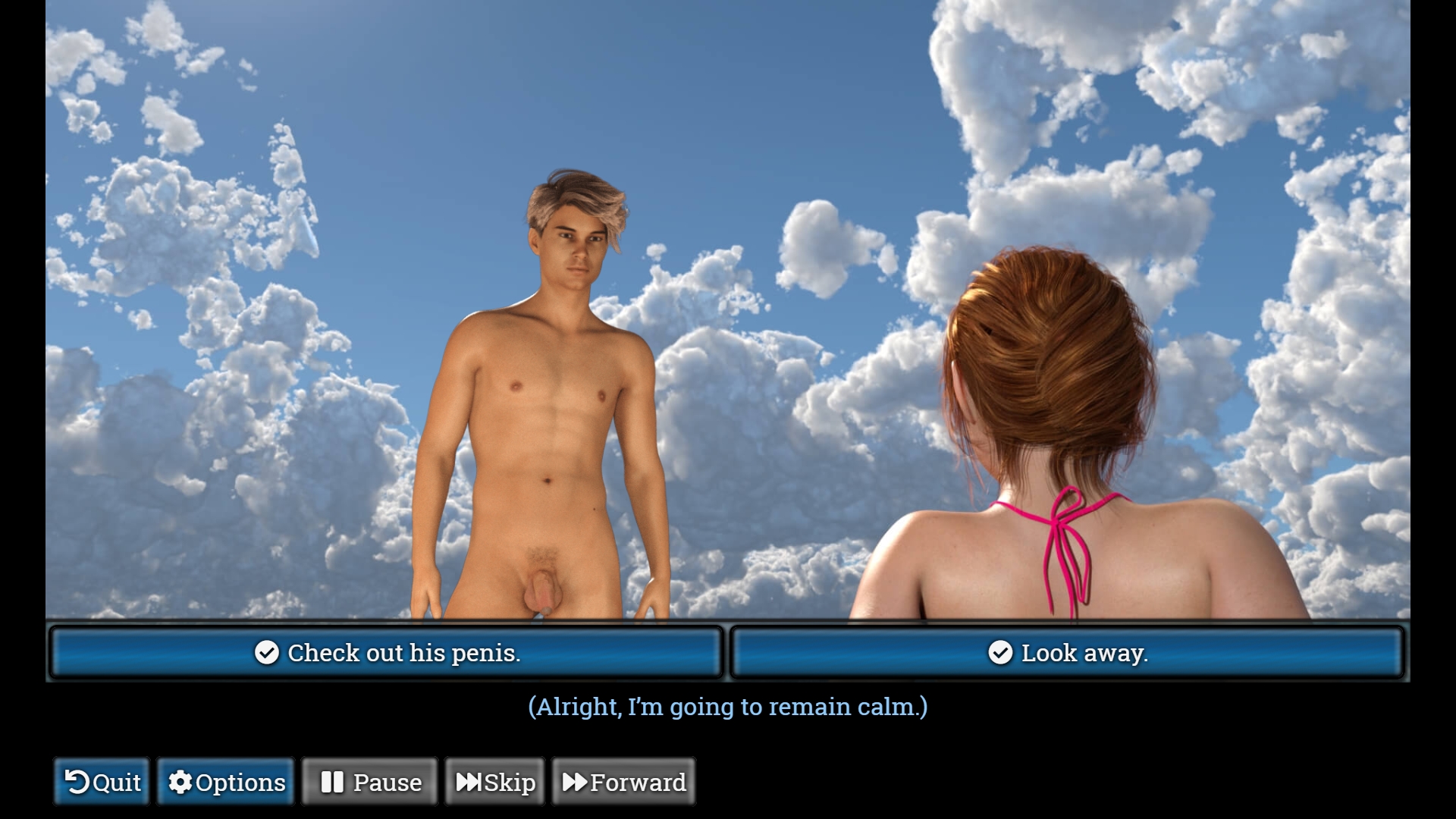Click '(Alright, I'm going to remain calm.)' line
The image size is (1456, 819).
point(728,707)
